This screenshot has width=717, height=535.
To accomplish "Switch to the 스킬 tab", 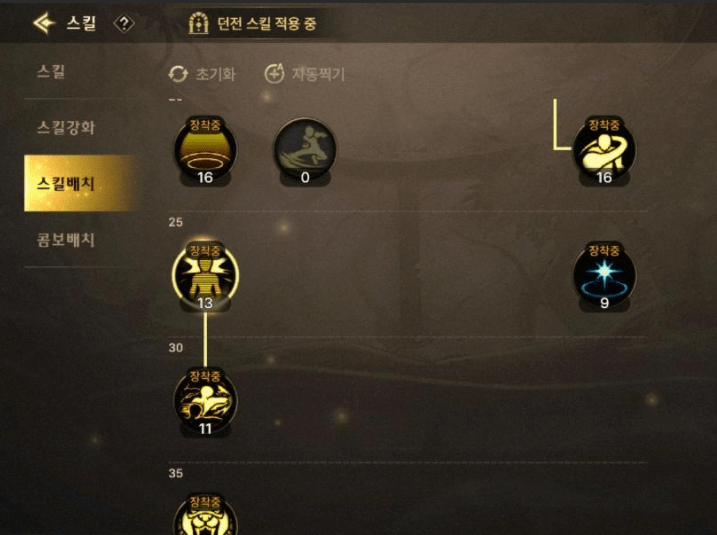I will coord(51,72).
